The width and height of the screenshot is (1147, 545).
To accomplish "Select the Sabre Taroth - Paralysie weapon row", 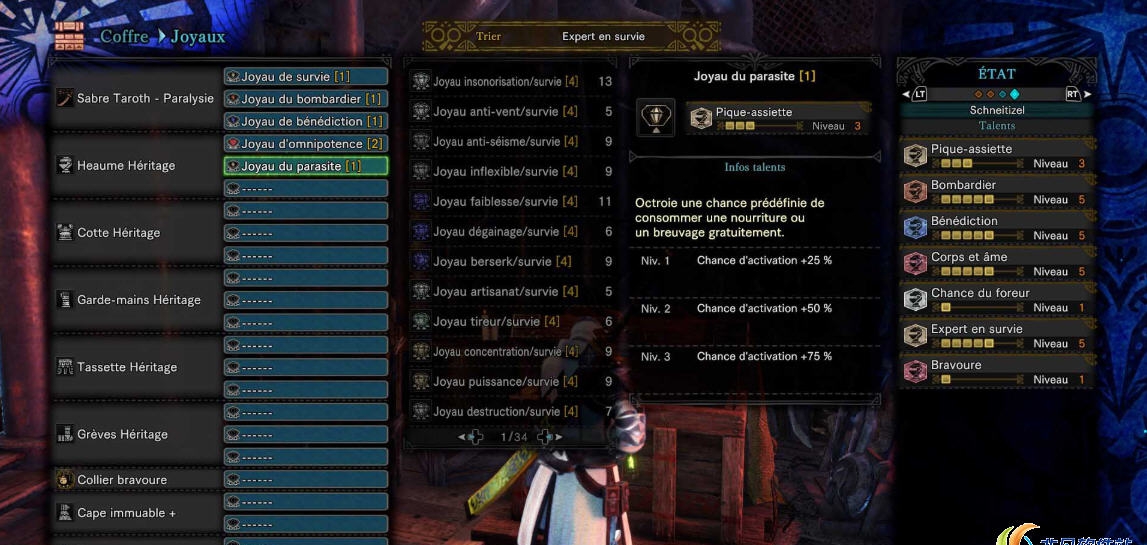I will pyautogui.click(x=136, y=99).
